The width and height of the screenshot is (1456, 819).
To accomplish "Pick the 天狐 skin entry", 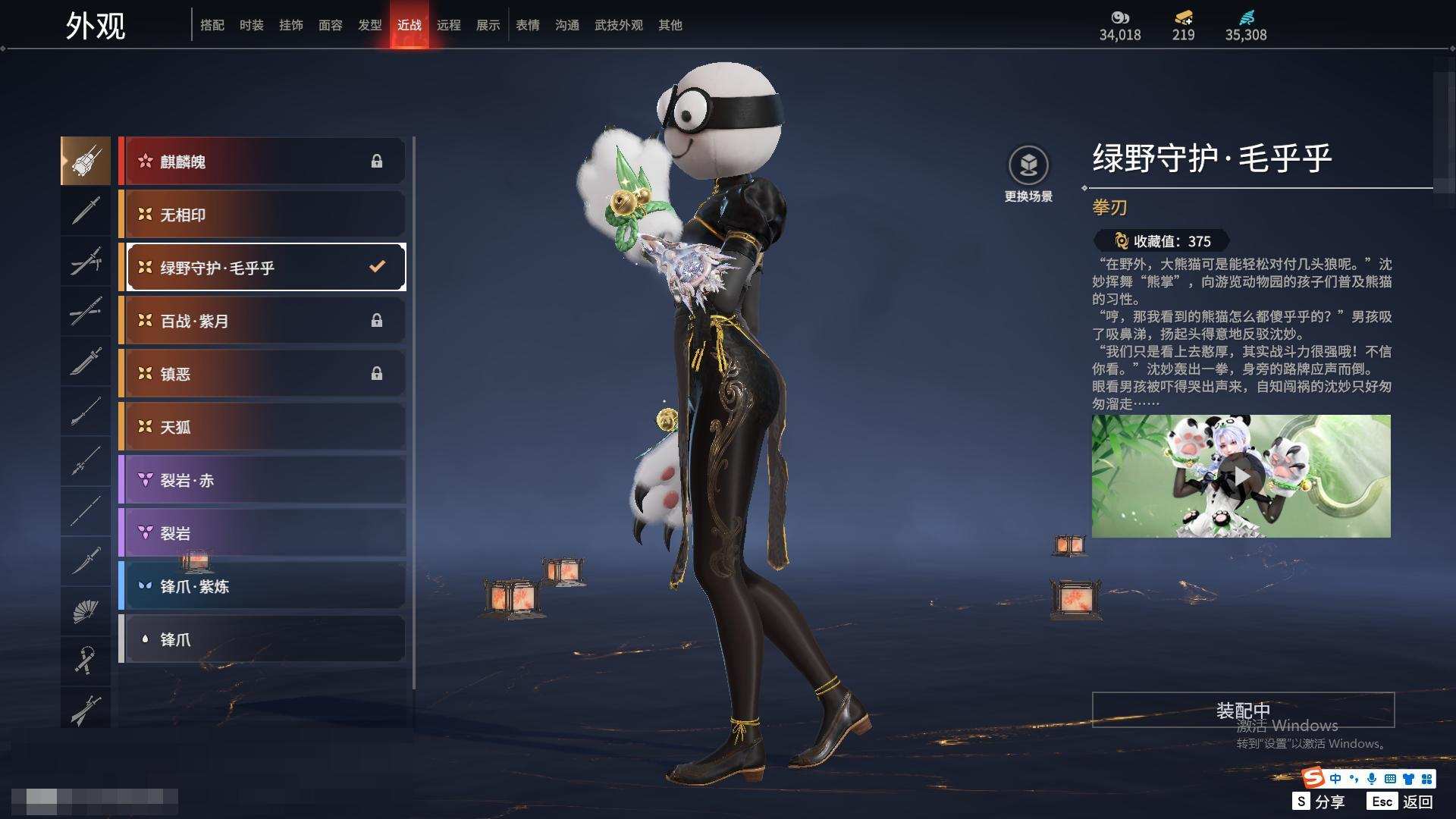I will (x=262, y=427).
